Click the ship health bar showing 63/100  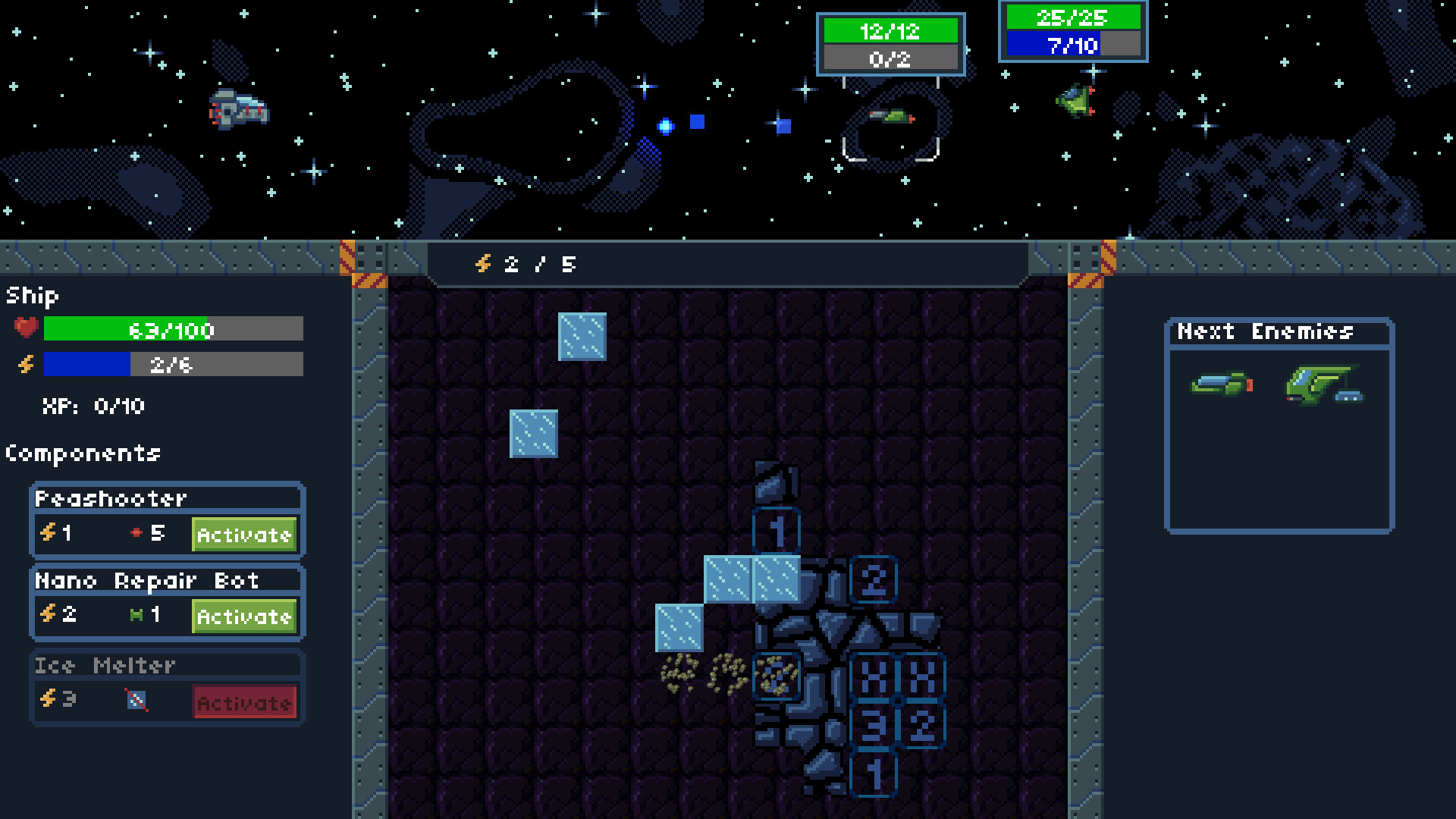173,329
